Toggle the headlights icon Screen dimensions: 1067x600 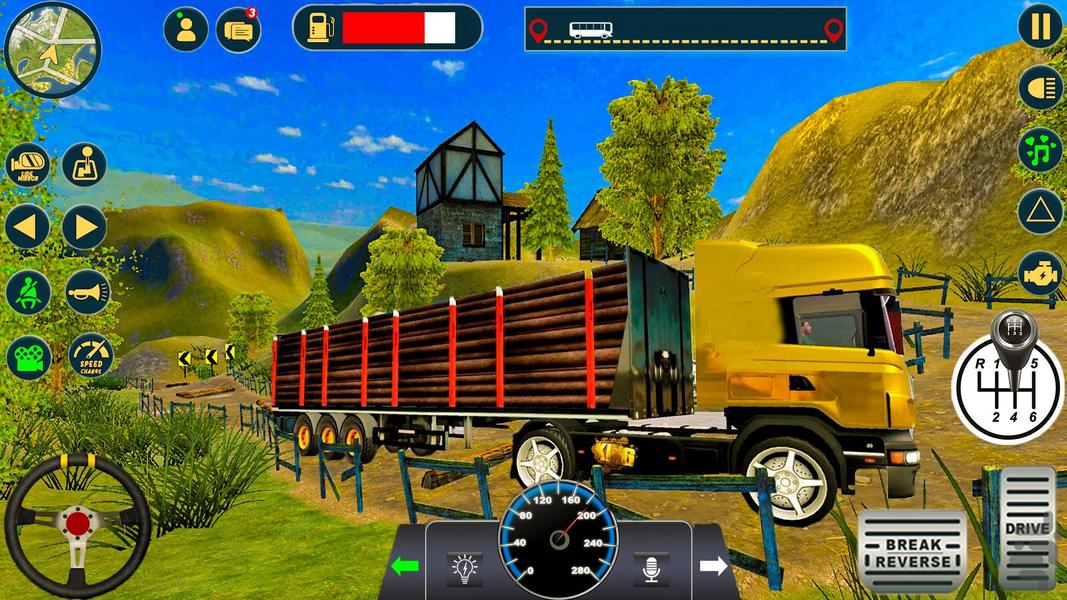[x=1040, y=88]
